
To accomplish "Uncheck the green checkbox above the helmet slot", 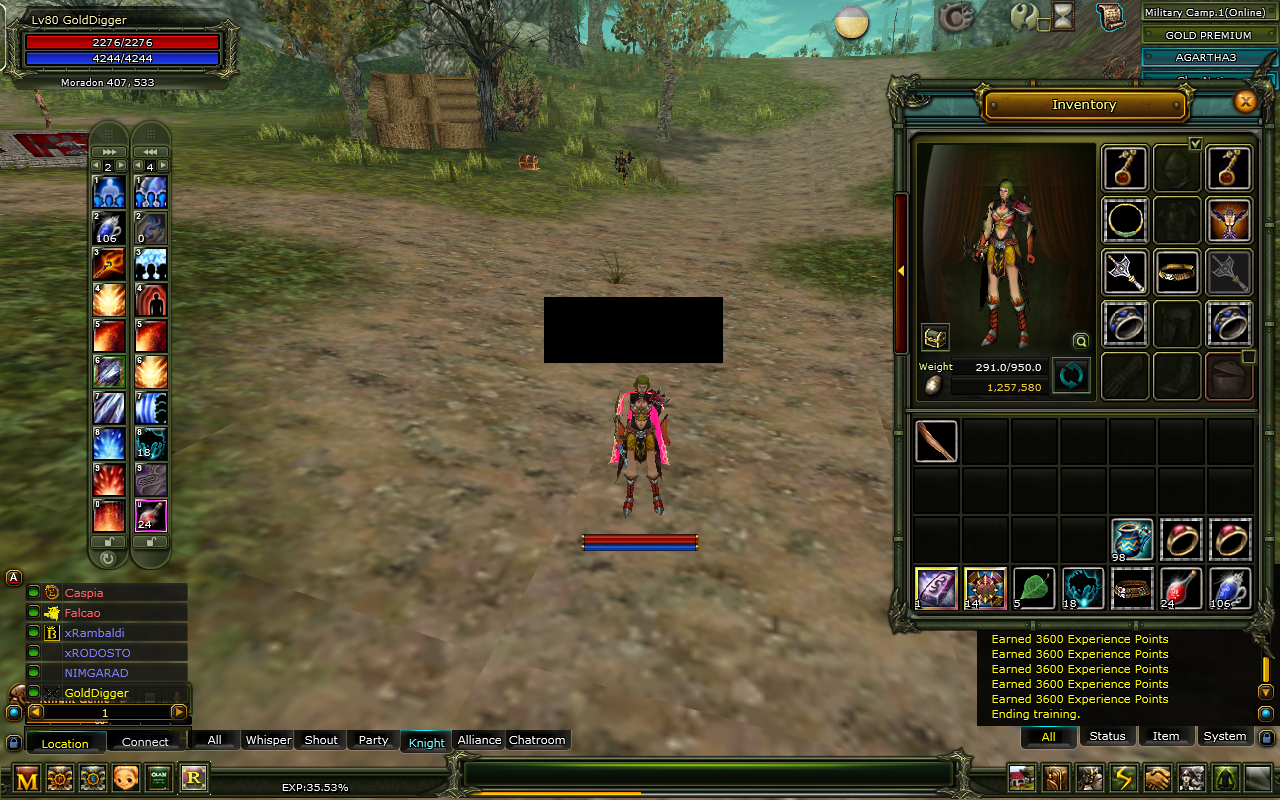I will pos(1196,144).
